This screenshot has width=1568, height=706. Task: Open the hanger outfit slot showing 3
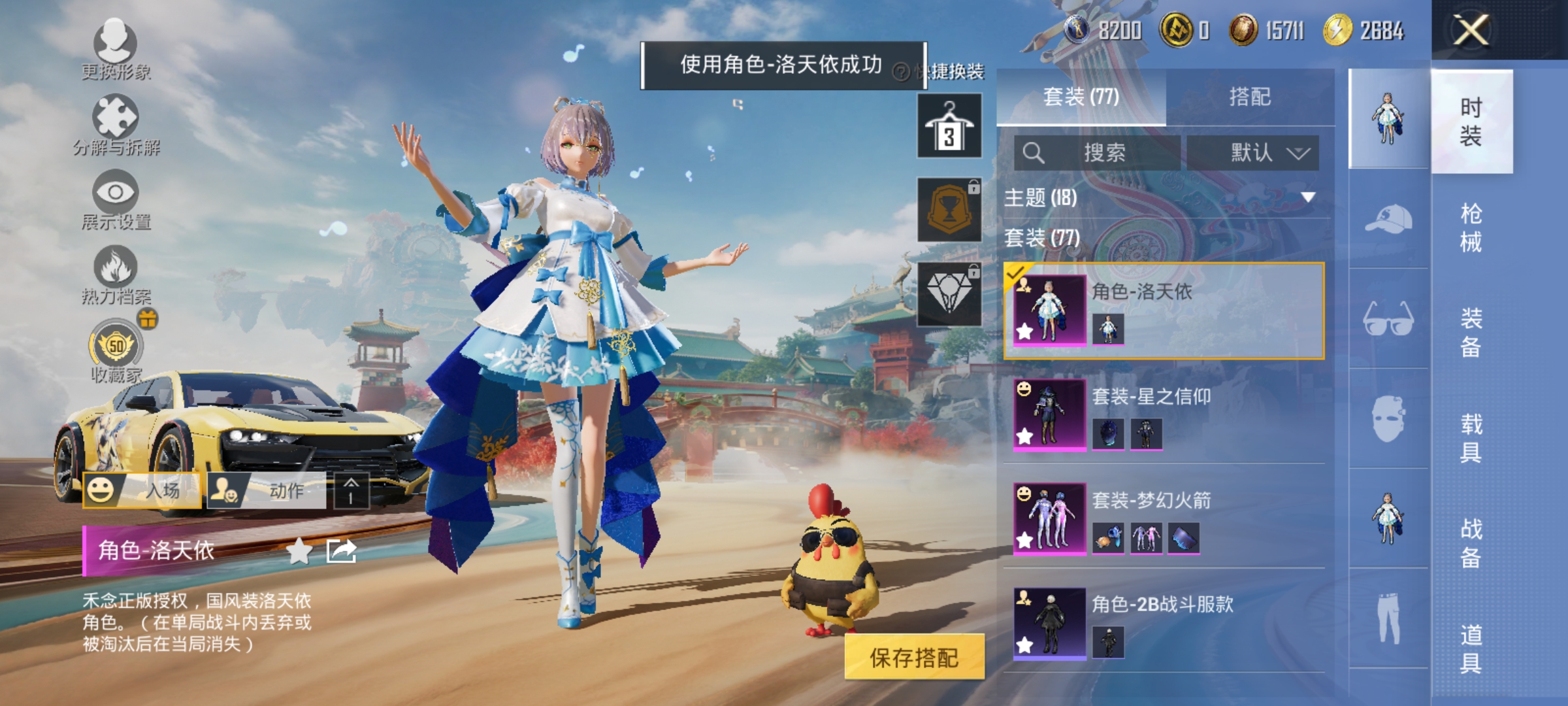click(x=949, y=124)
